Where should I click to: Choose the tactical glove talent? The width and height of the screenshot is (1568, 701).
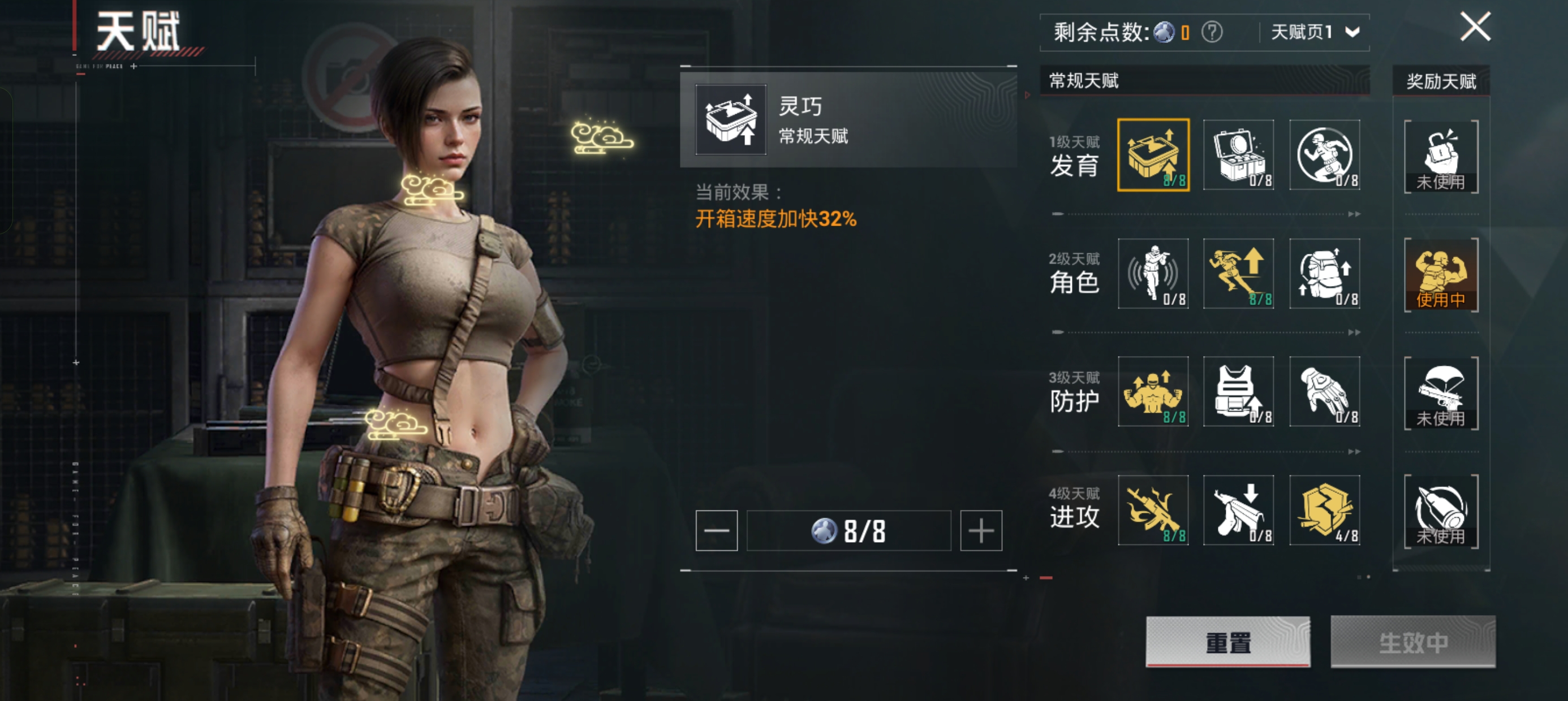[1325, 392]
